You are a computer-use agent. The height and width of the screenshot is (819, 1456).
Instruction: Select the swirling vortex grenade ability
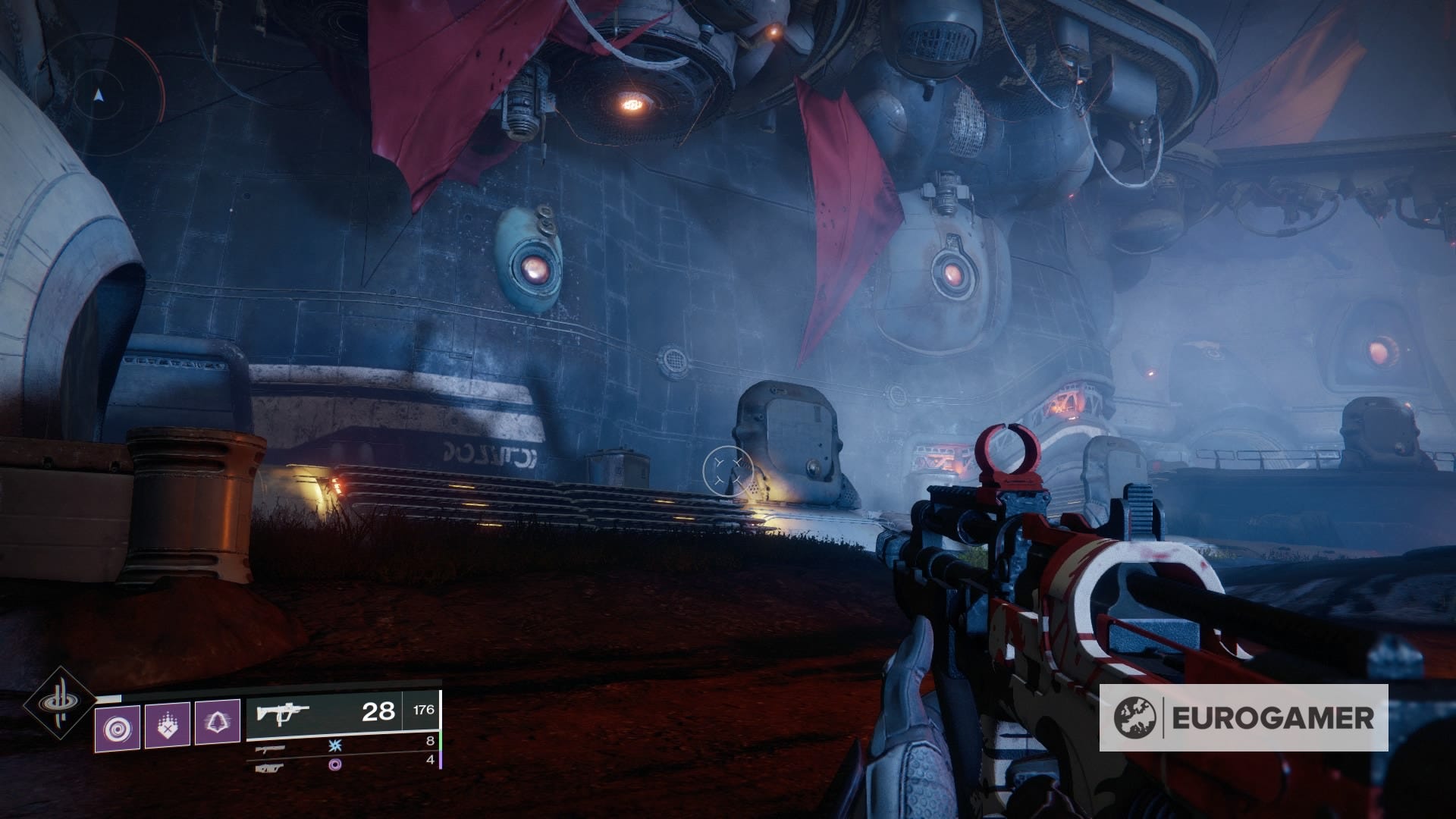[x=118, y=726]
